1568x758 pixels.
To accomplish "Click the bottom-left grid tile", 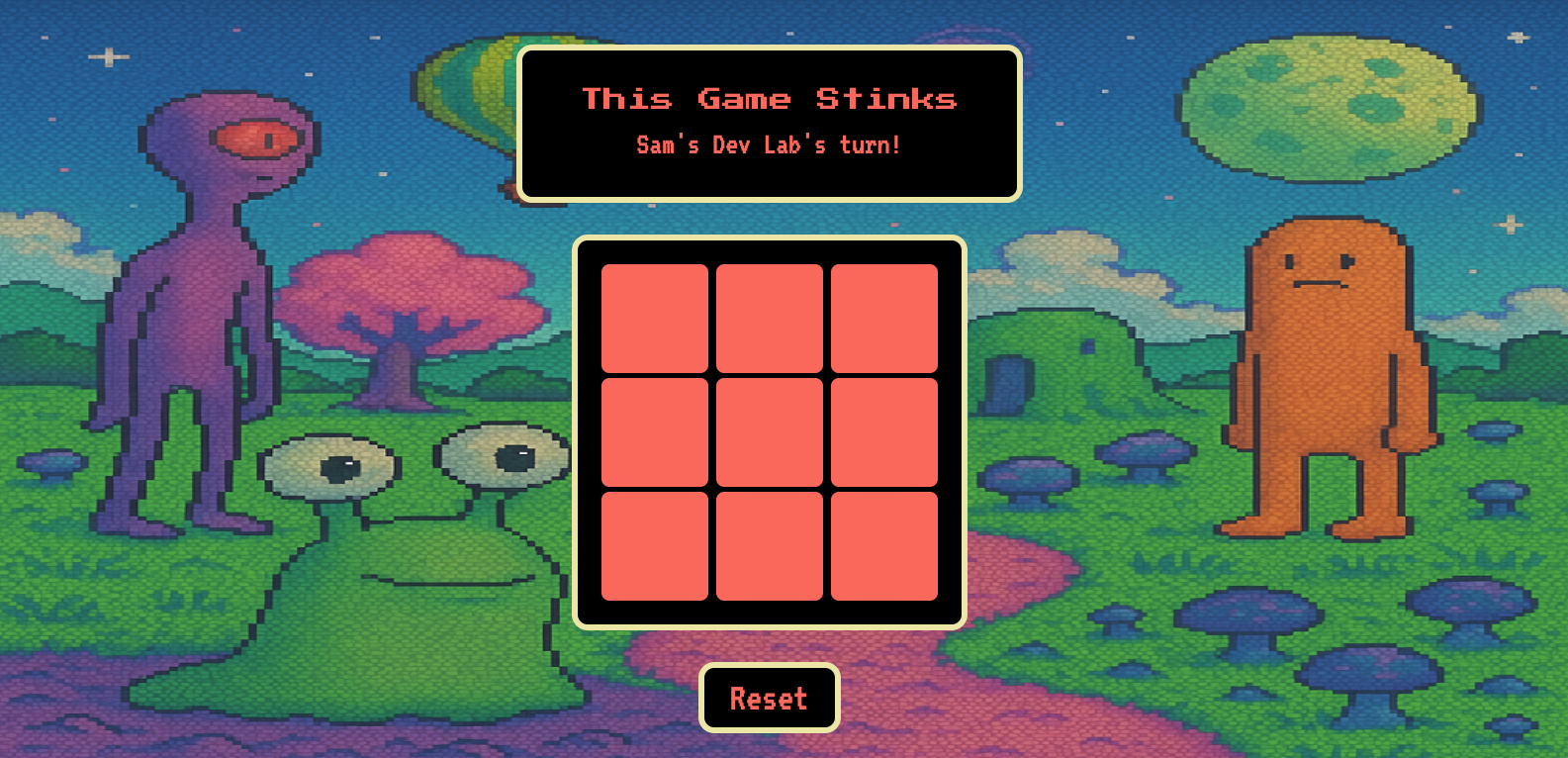I will click(x=656, y=545).
